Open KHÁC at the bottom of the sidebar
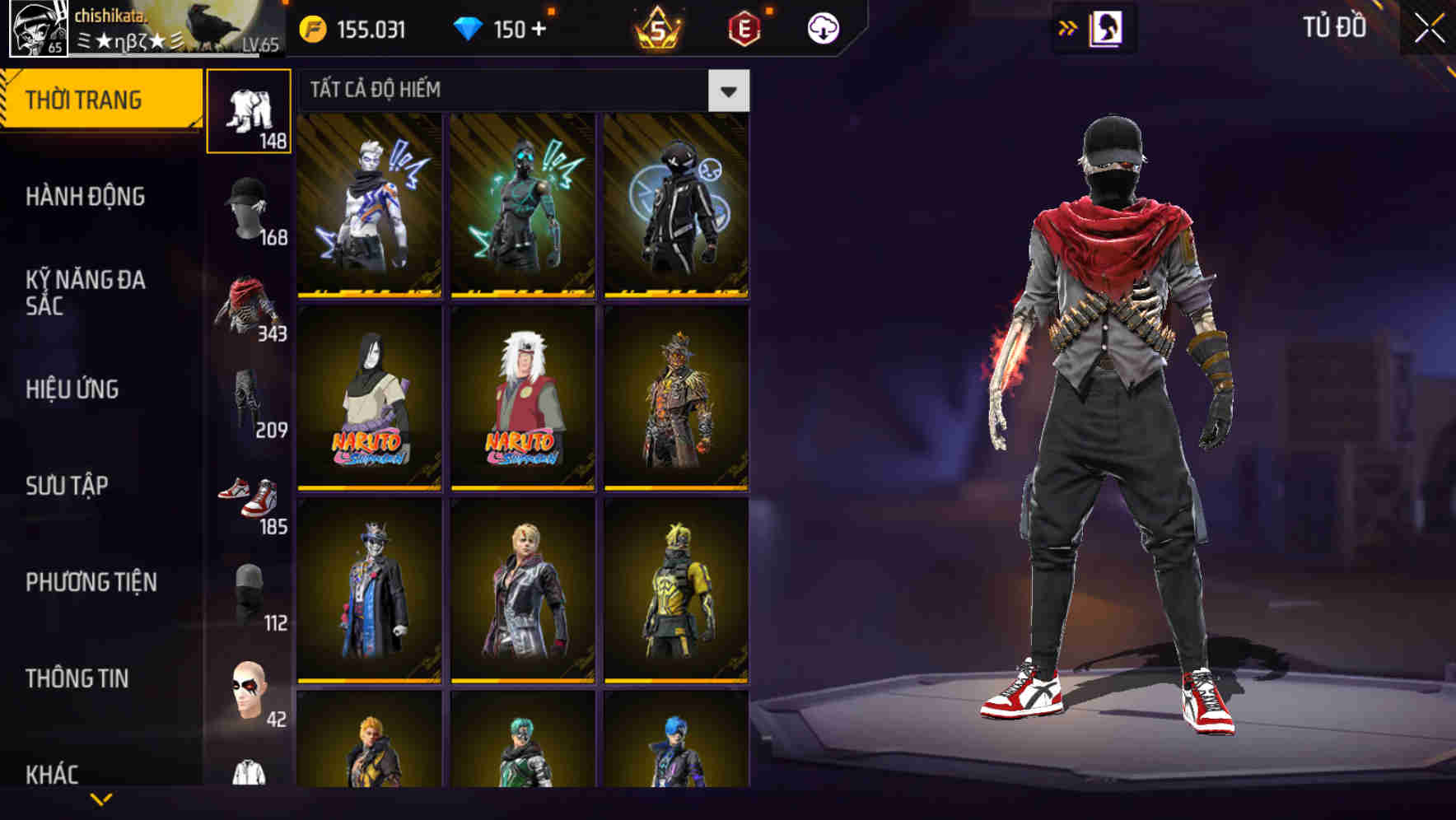1456x820 pixels. tap(51, 773)
